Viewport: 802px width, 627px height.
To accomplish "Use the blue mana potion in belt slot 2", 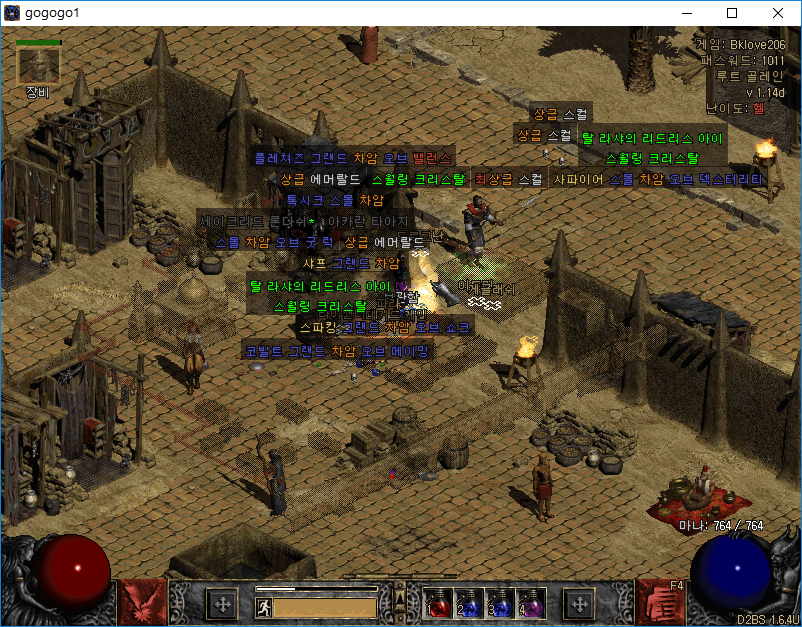I will click(469, 603).
